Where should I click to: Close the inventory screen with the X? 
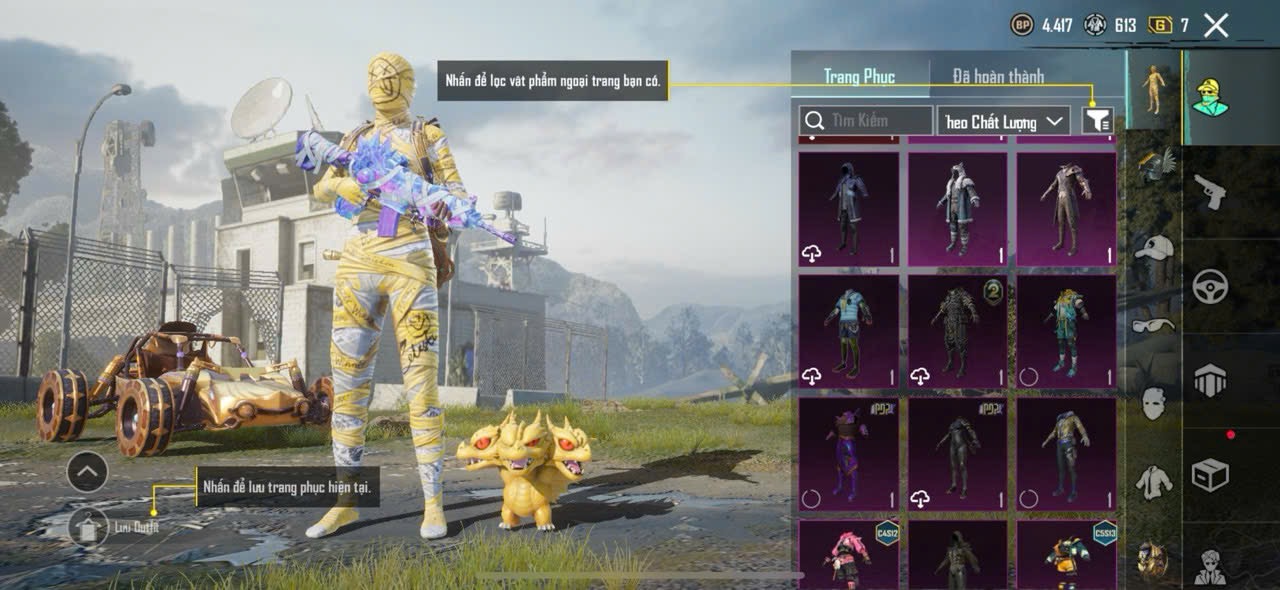(x=1216, y=26)
